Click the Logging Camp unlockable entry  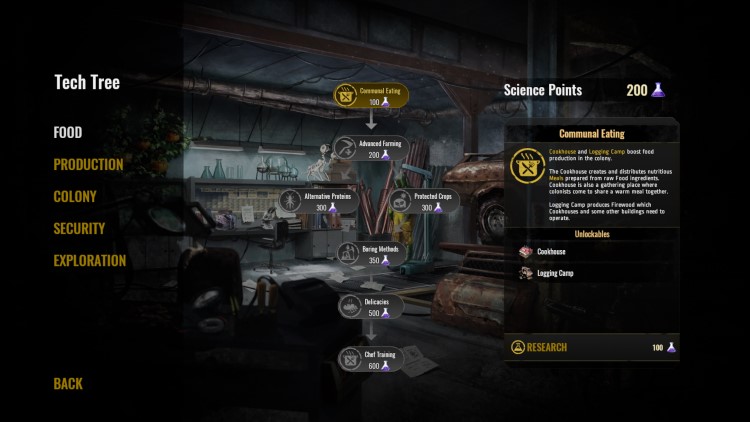555,273
